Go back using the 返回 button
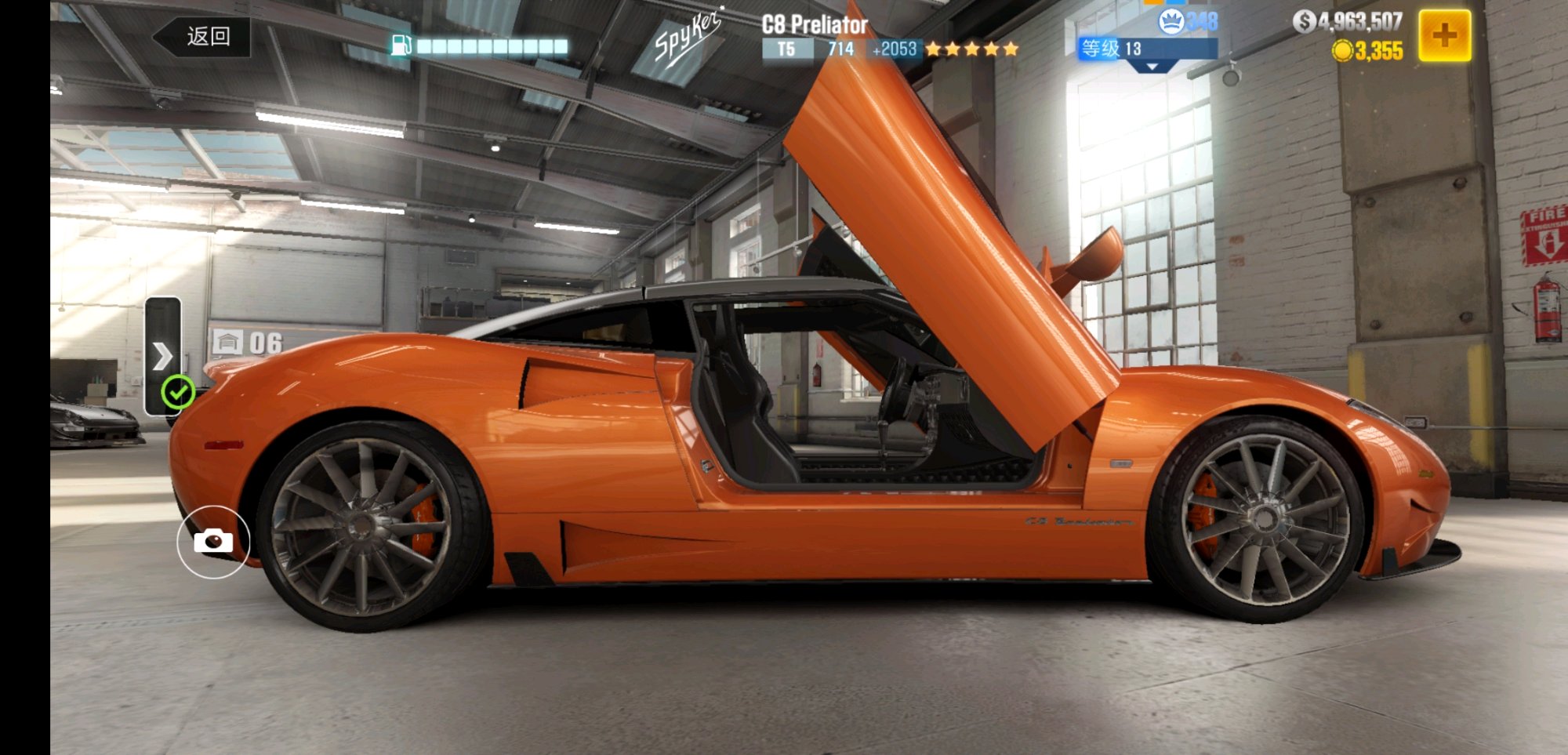The height and width of the screenshot is (755, 1568). [x=204, y=37]
